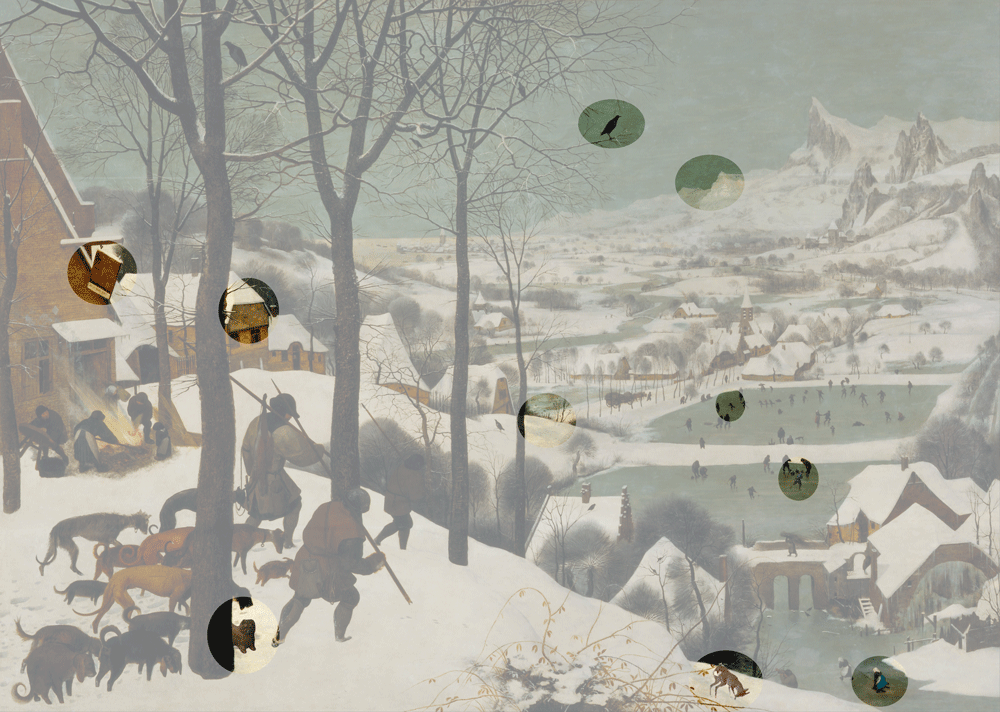Select the crow on a branch spotlight
The height and width of the screenshot is (712, 1000).
coord(611,123)
